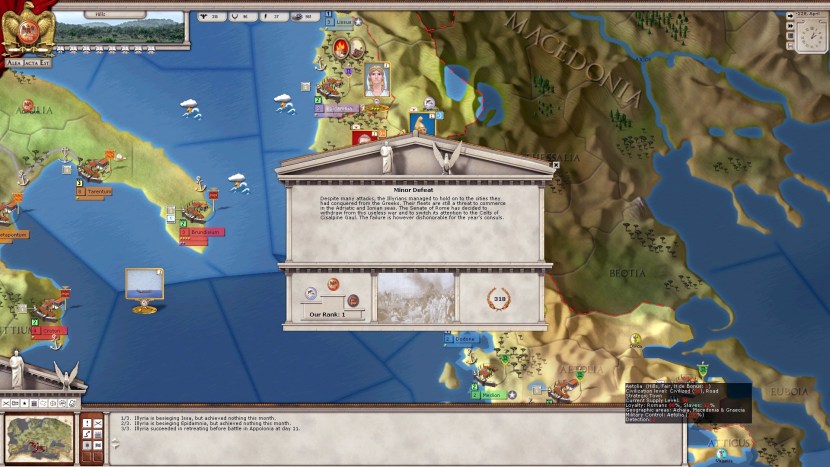Click the female leader portrait unit
This screenshot has width=830, height=467.
click(x=376, y=80)
